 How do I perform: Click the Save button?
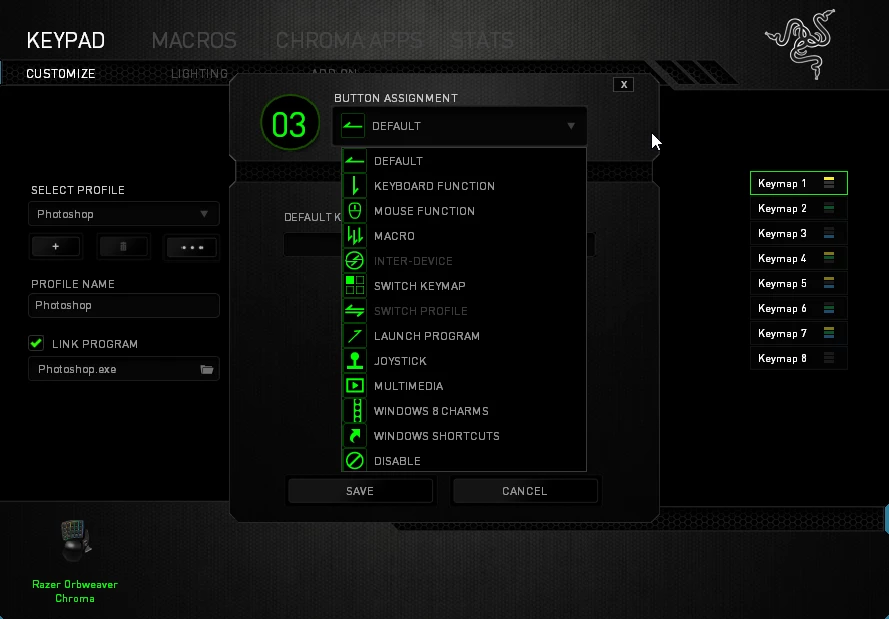(360, 491)
